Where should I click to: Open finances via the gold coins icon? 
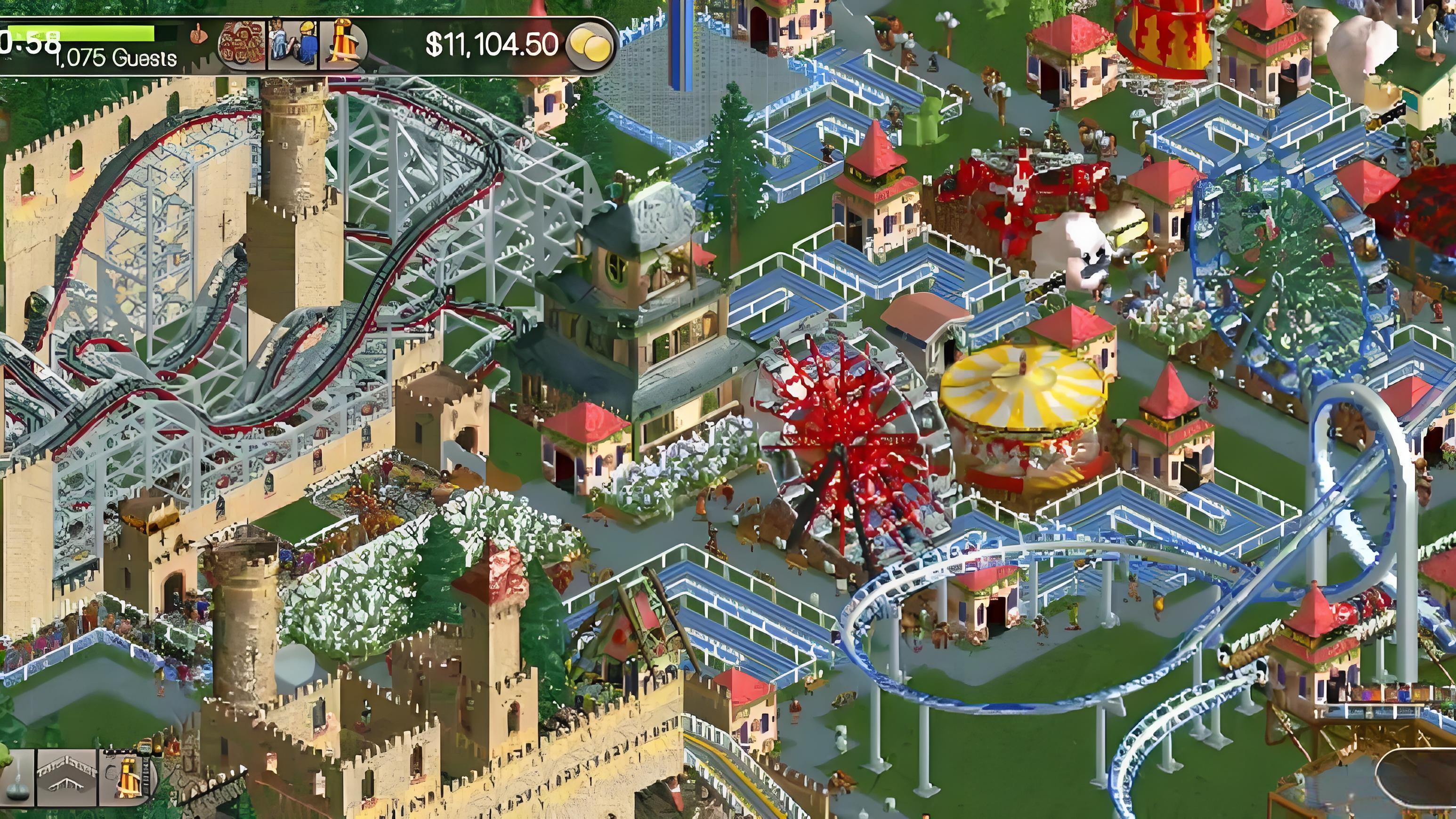coord(590,45)
